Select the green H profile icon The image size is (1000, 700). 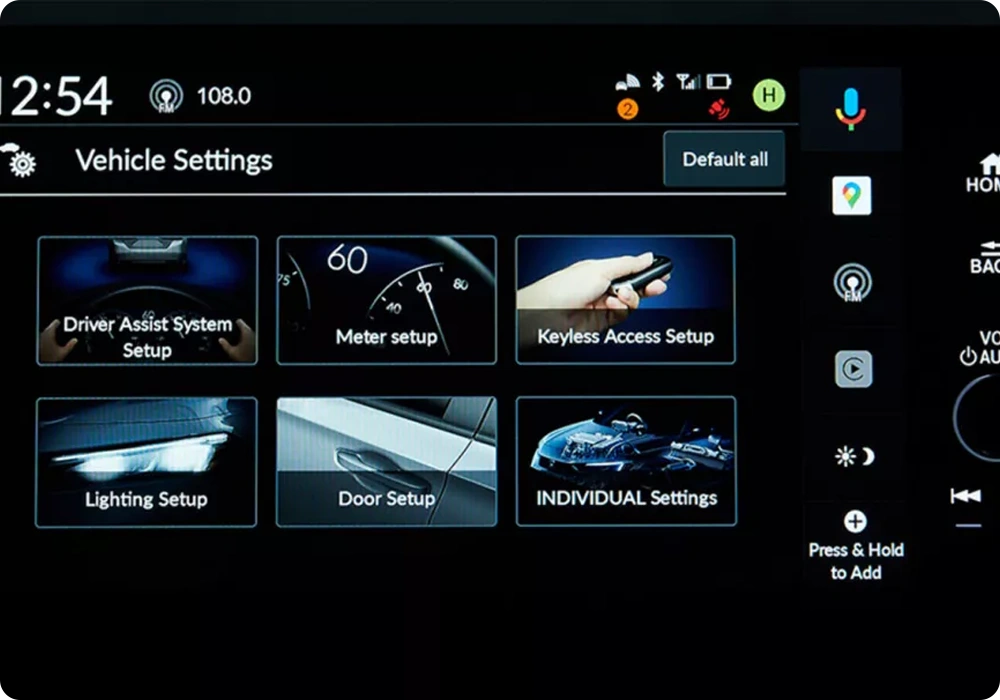(768, 96)
